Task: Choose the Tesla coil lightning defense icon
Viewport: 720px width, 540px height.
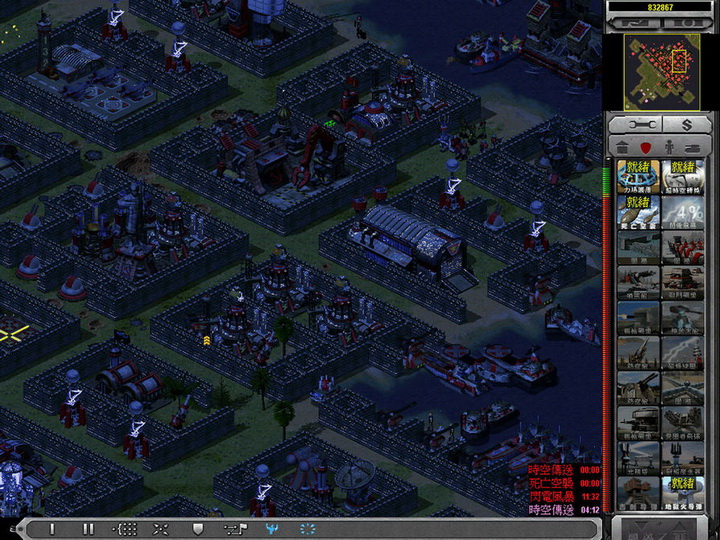Action: click(x=682, y=351)
